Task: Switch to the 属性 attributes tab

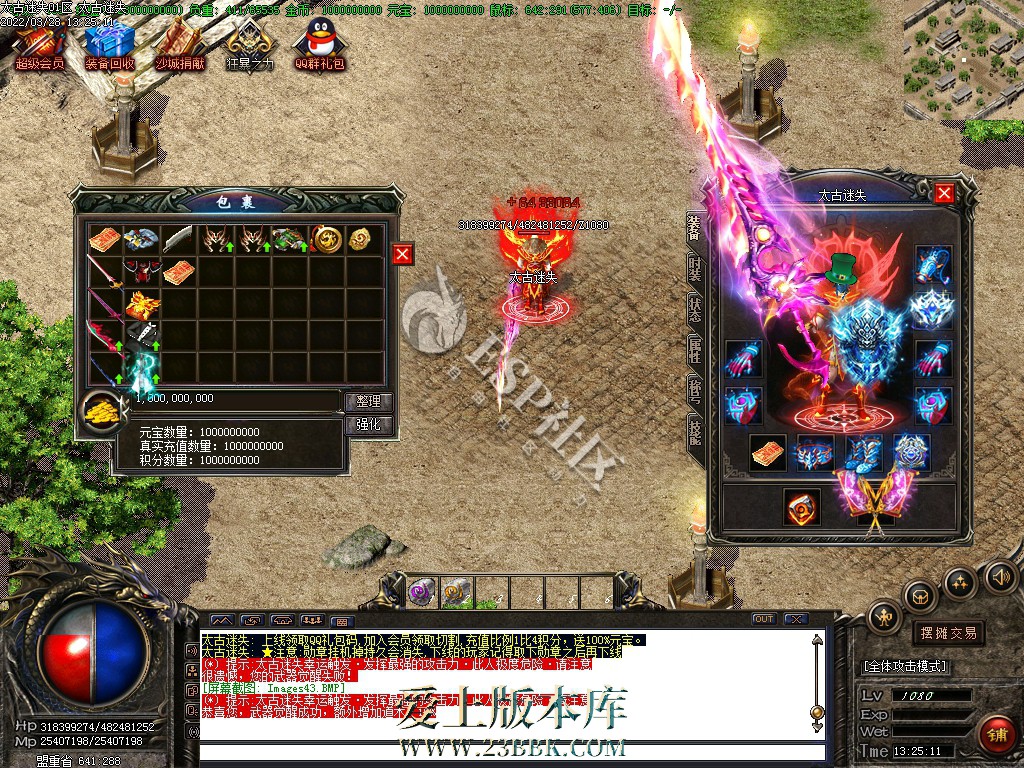Action: click(694, 349)
